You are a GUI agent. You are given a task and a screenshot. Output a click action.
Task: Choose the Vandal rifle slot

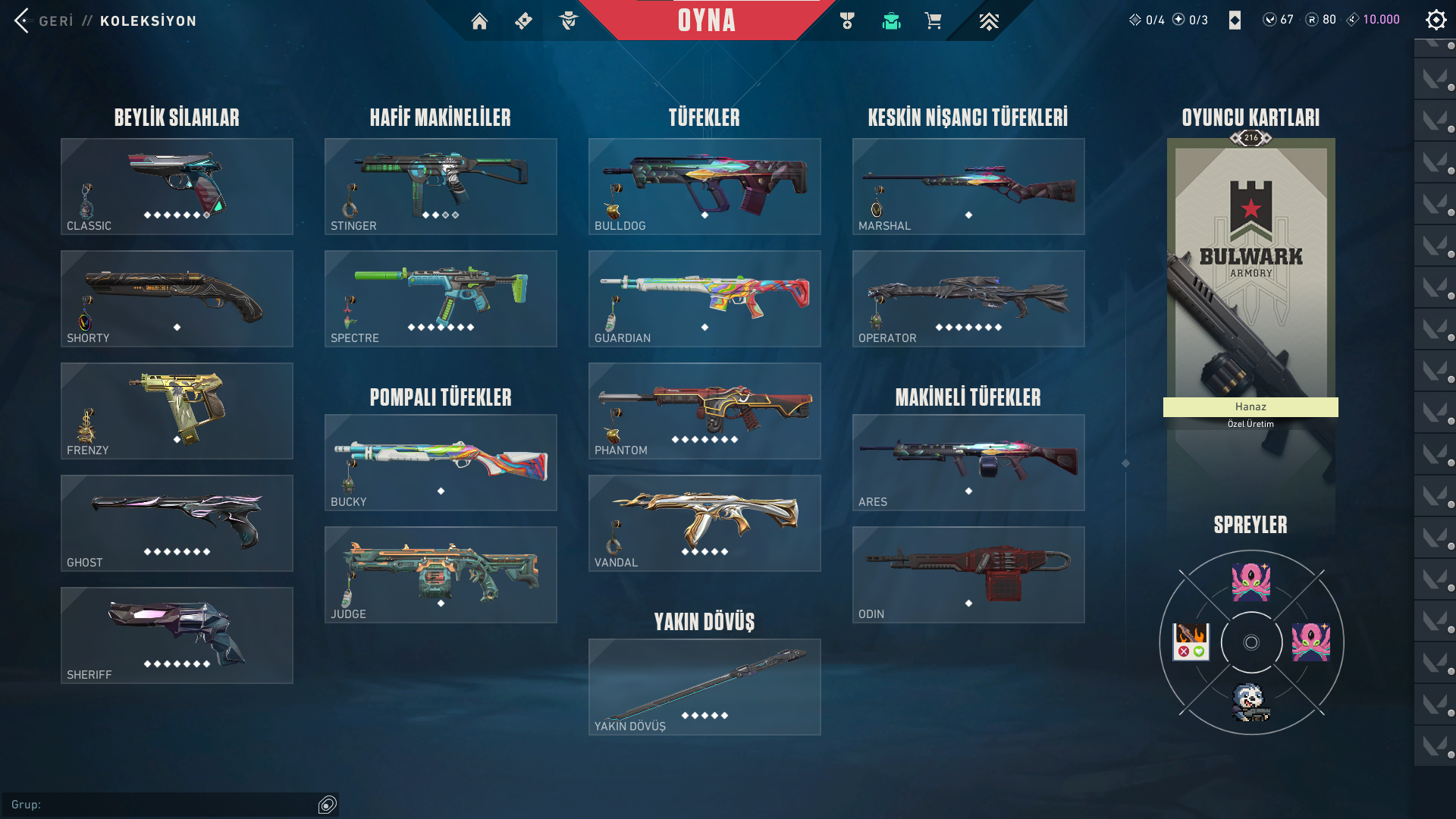point(704,523)
